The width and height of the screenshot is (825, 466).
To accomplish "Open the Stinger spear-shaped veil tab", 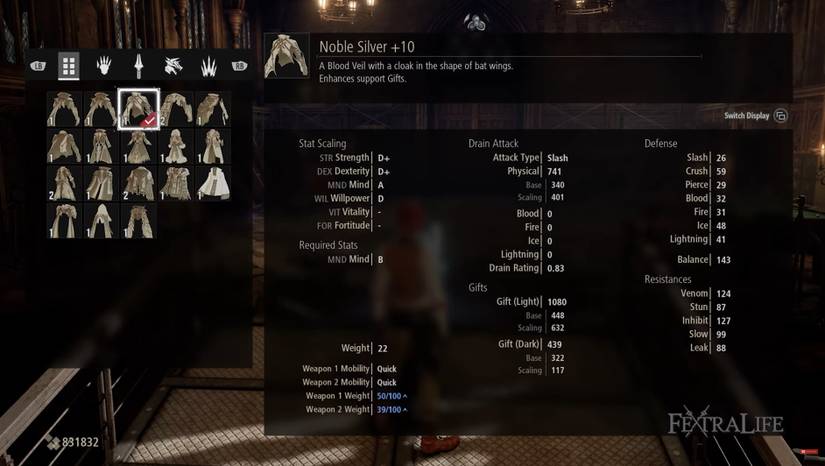I will (139, 66).
